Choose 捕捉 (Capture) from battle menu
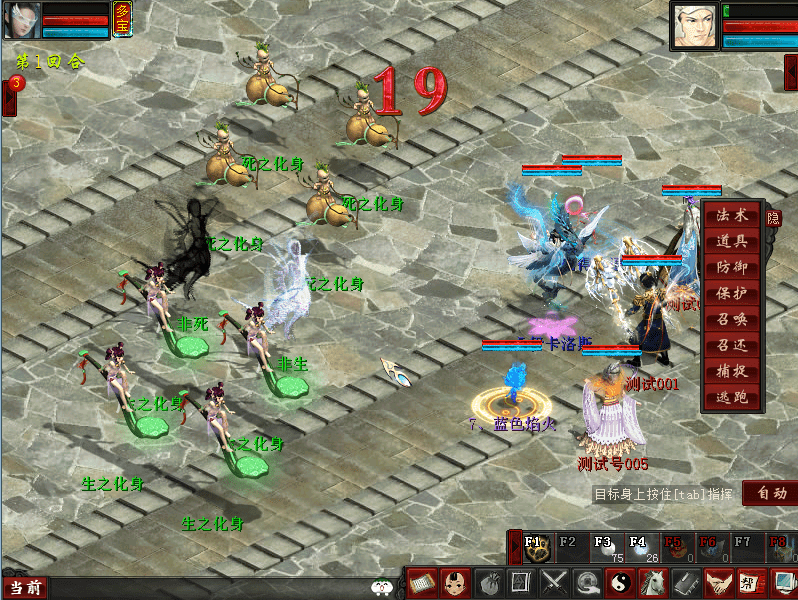This screenshot has width=798, height=600. click(x=731, y=371)
